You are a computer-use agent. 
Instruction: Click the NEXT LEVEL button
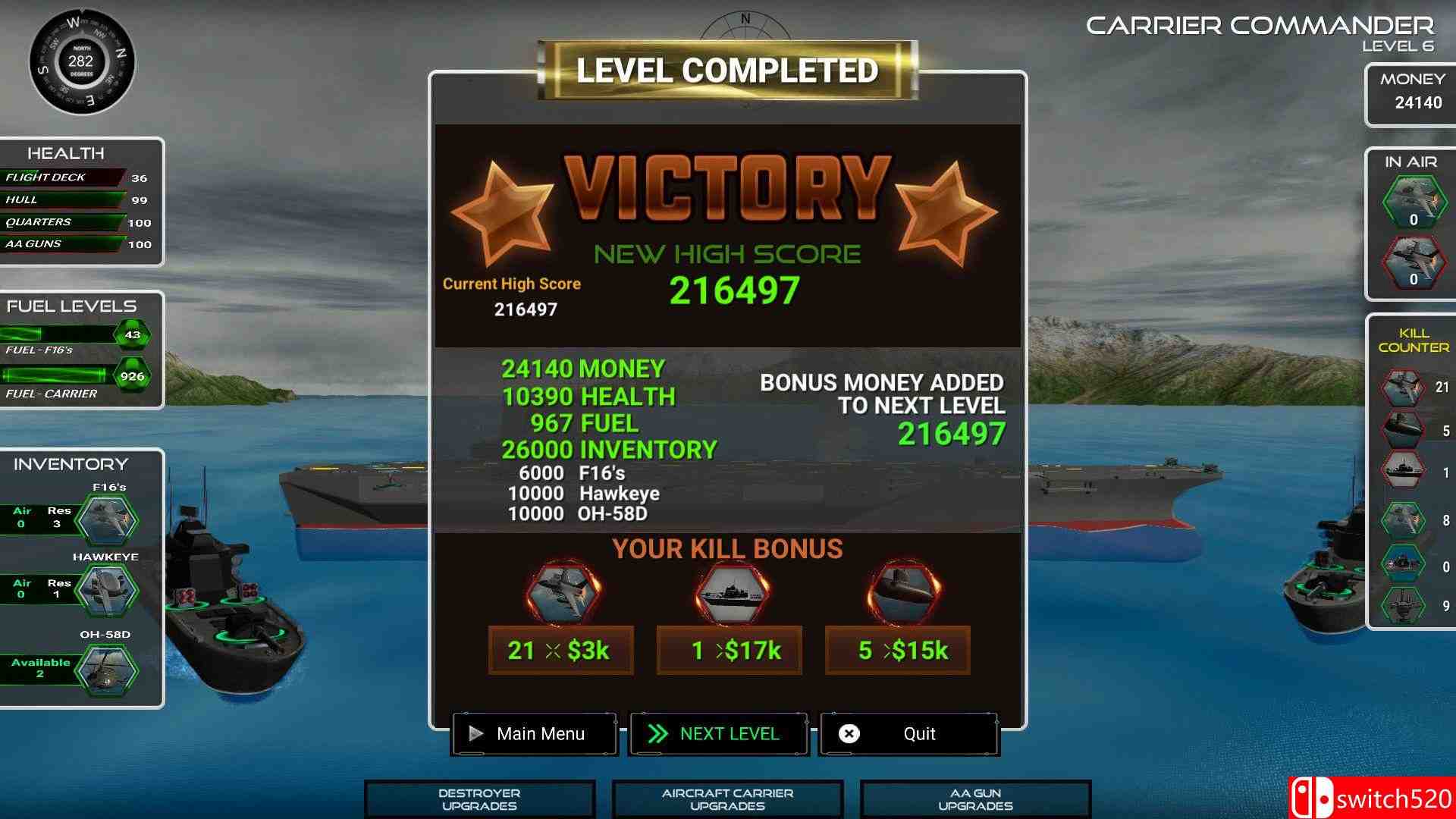[x=718, y=733]
